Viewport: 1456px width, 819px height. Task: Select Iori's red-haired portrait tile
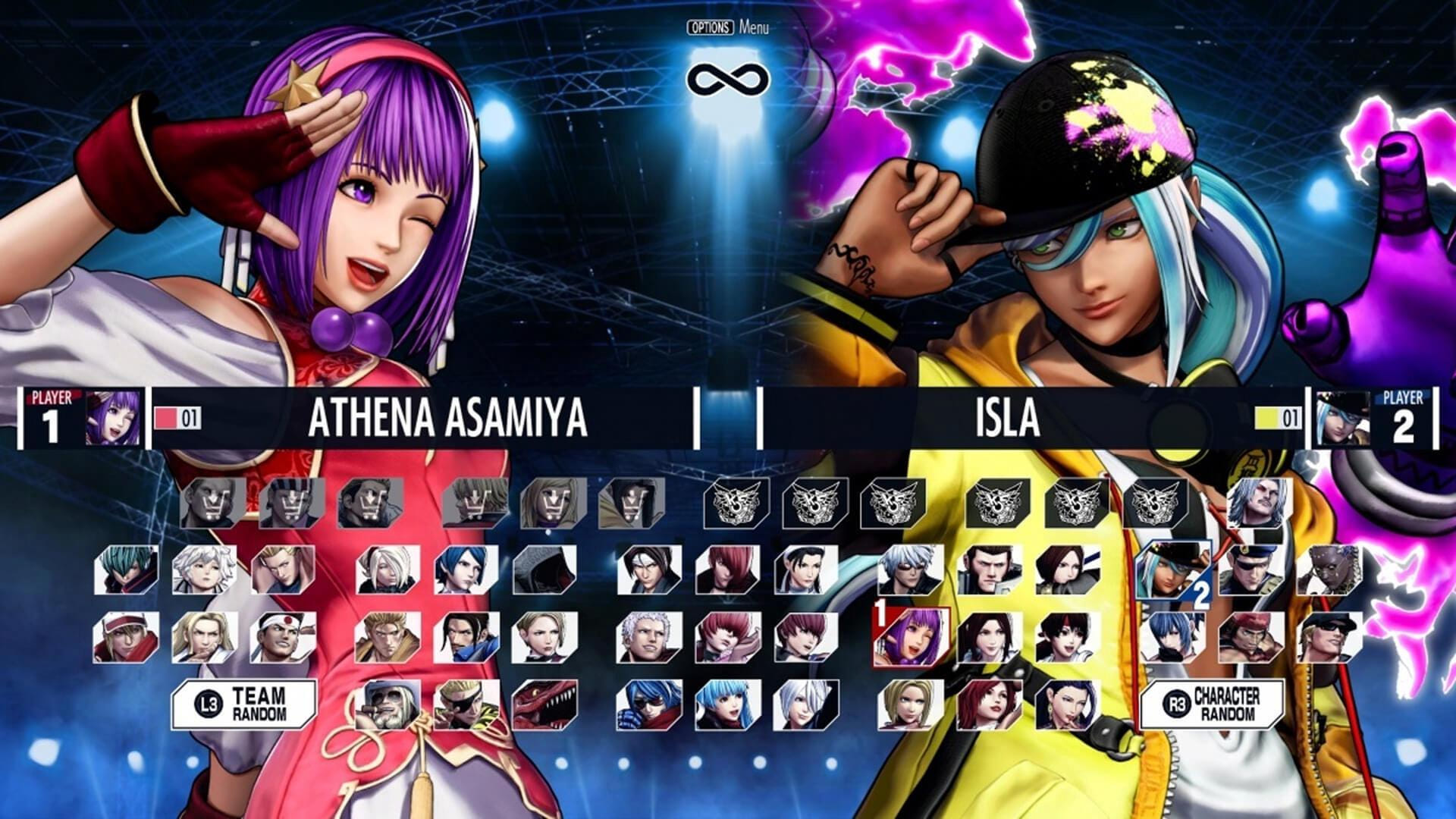coord(728,570)
